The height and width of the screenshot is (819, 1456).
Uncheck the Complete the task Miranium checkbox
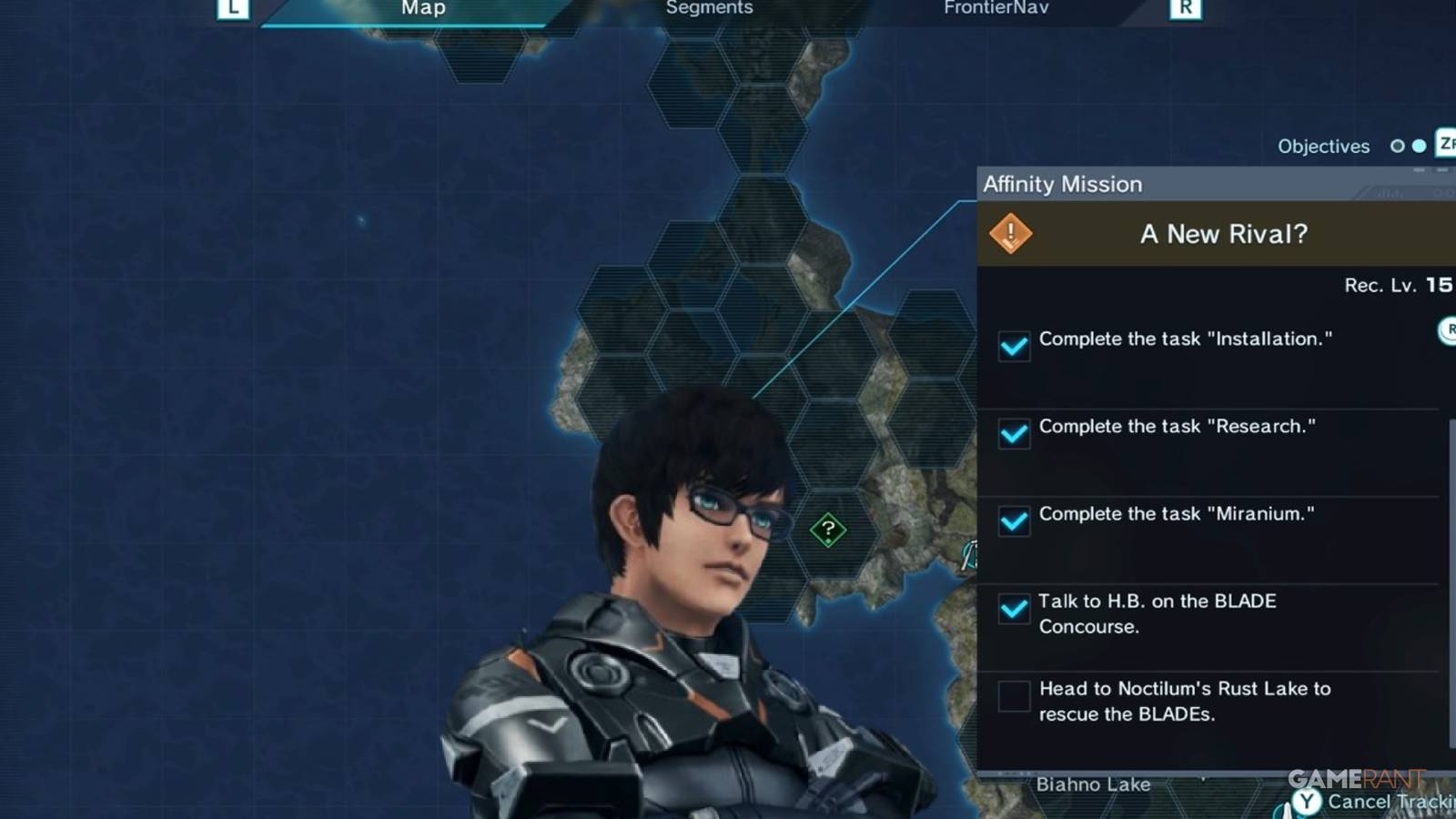click(x=1013, y=522)
